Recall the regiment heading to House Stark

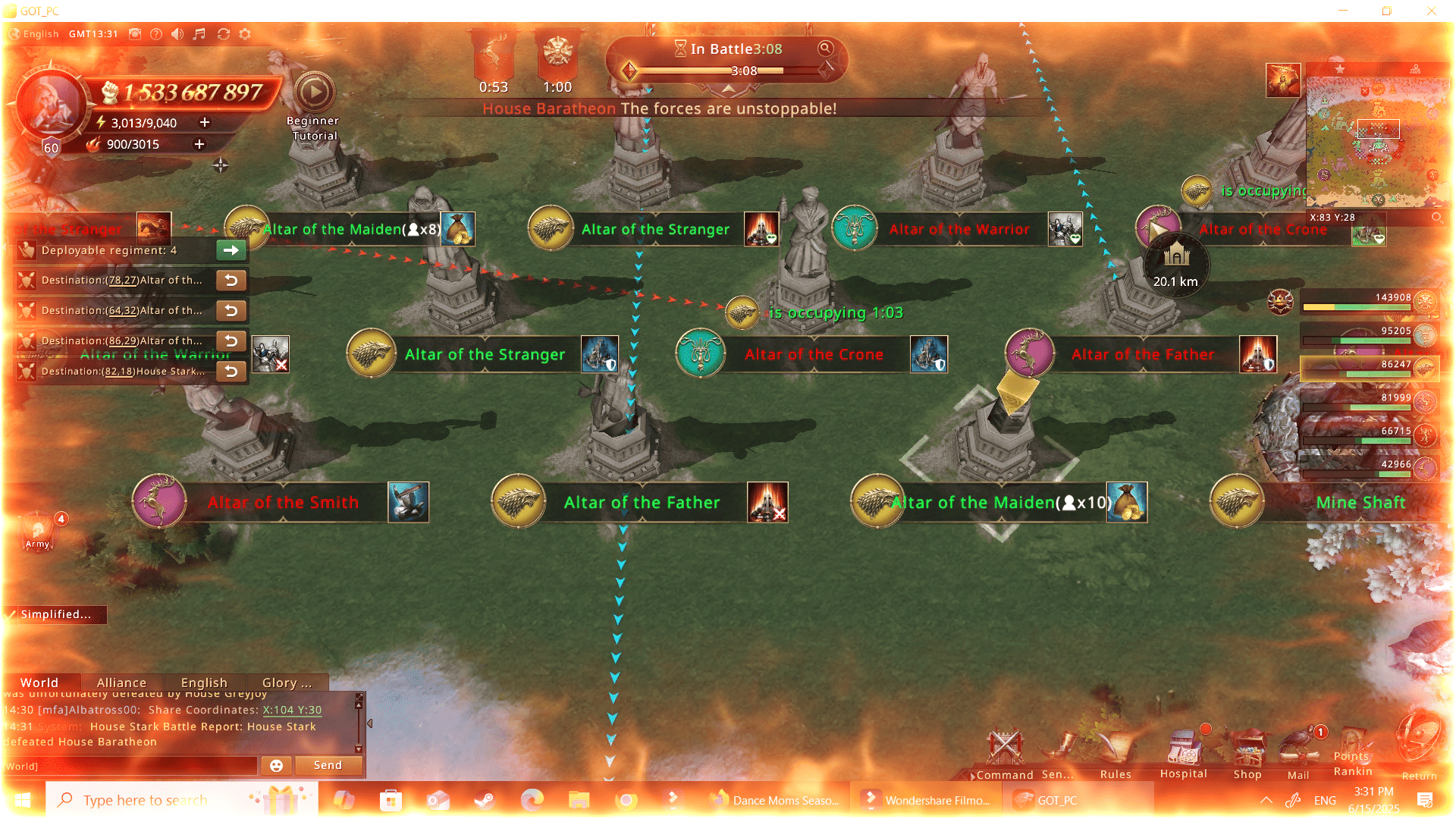(x=231, y=372)
